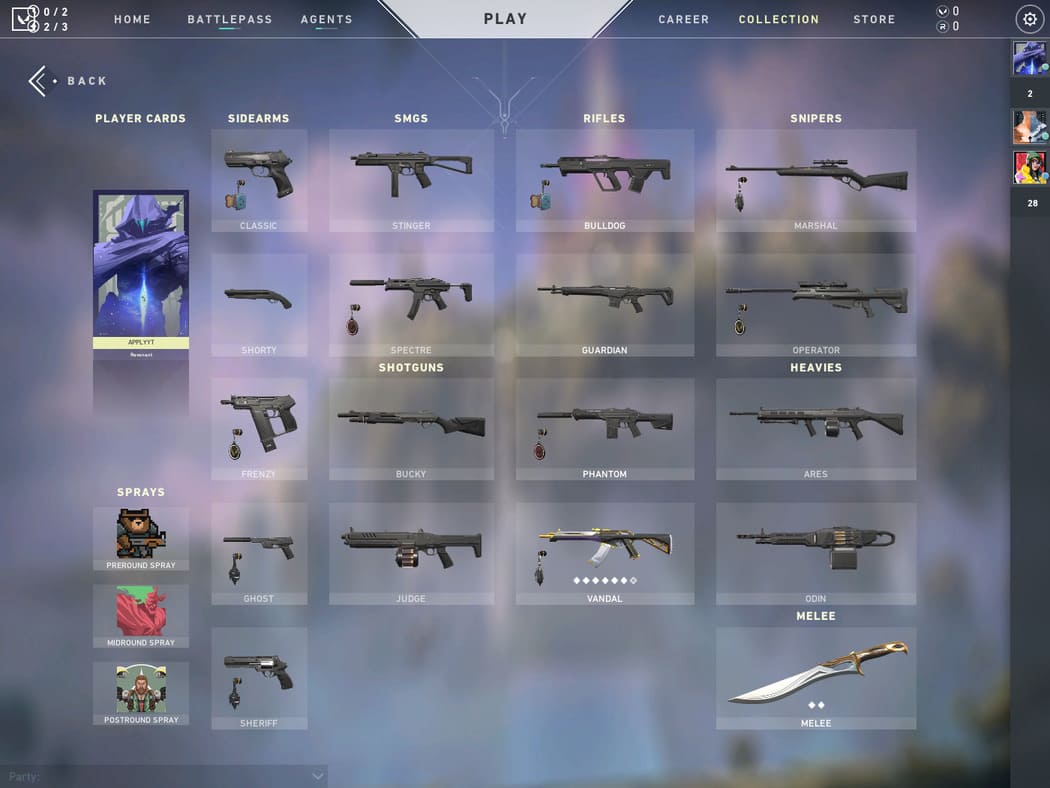Select the Odin heavy weapon slot

815,553
